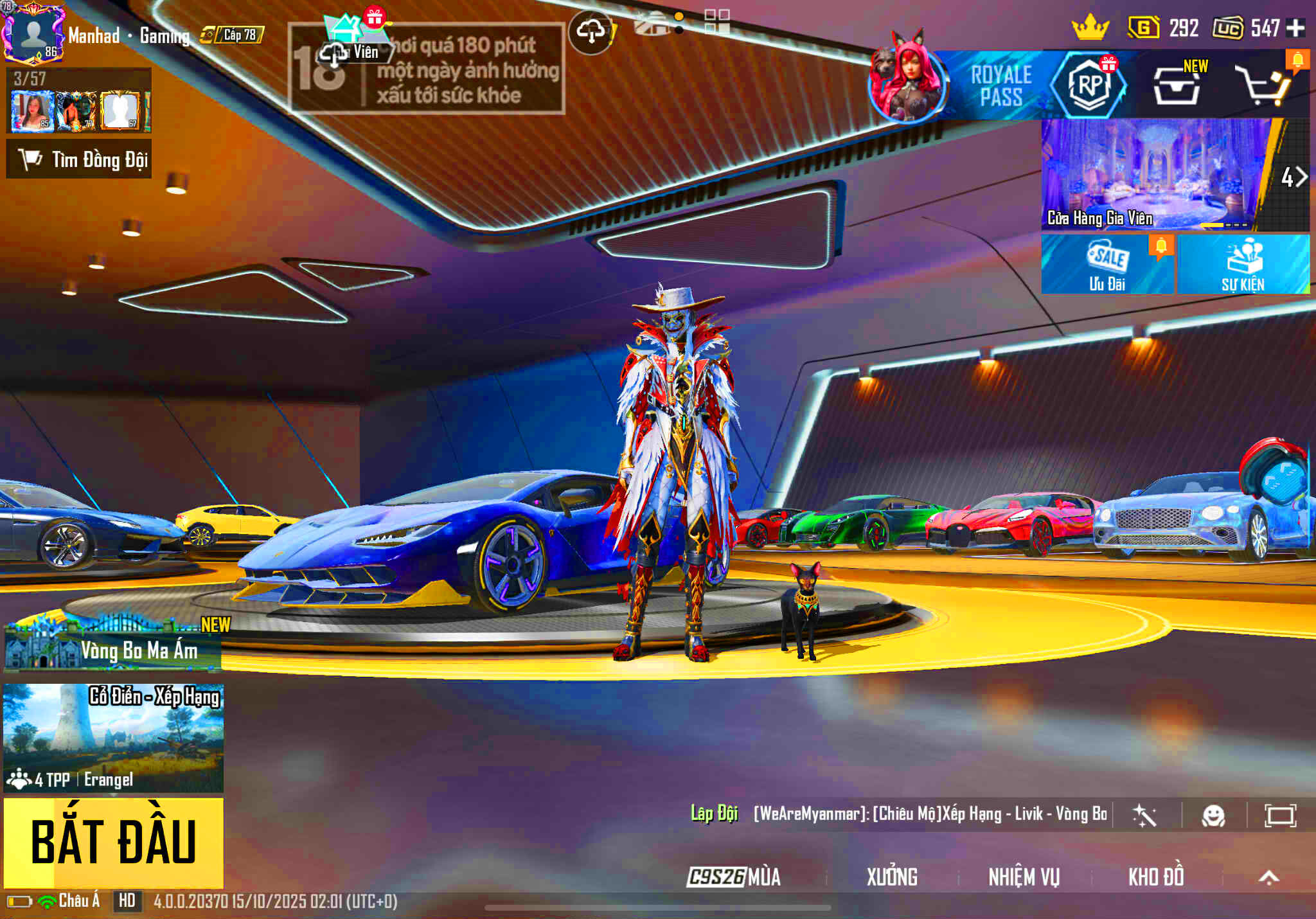
Task: Open the SỰ KIỆN events panel
Action: pos(1243,264)
